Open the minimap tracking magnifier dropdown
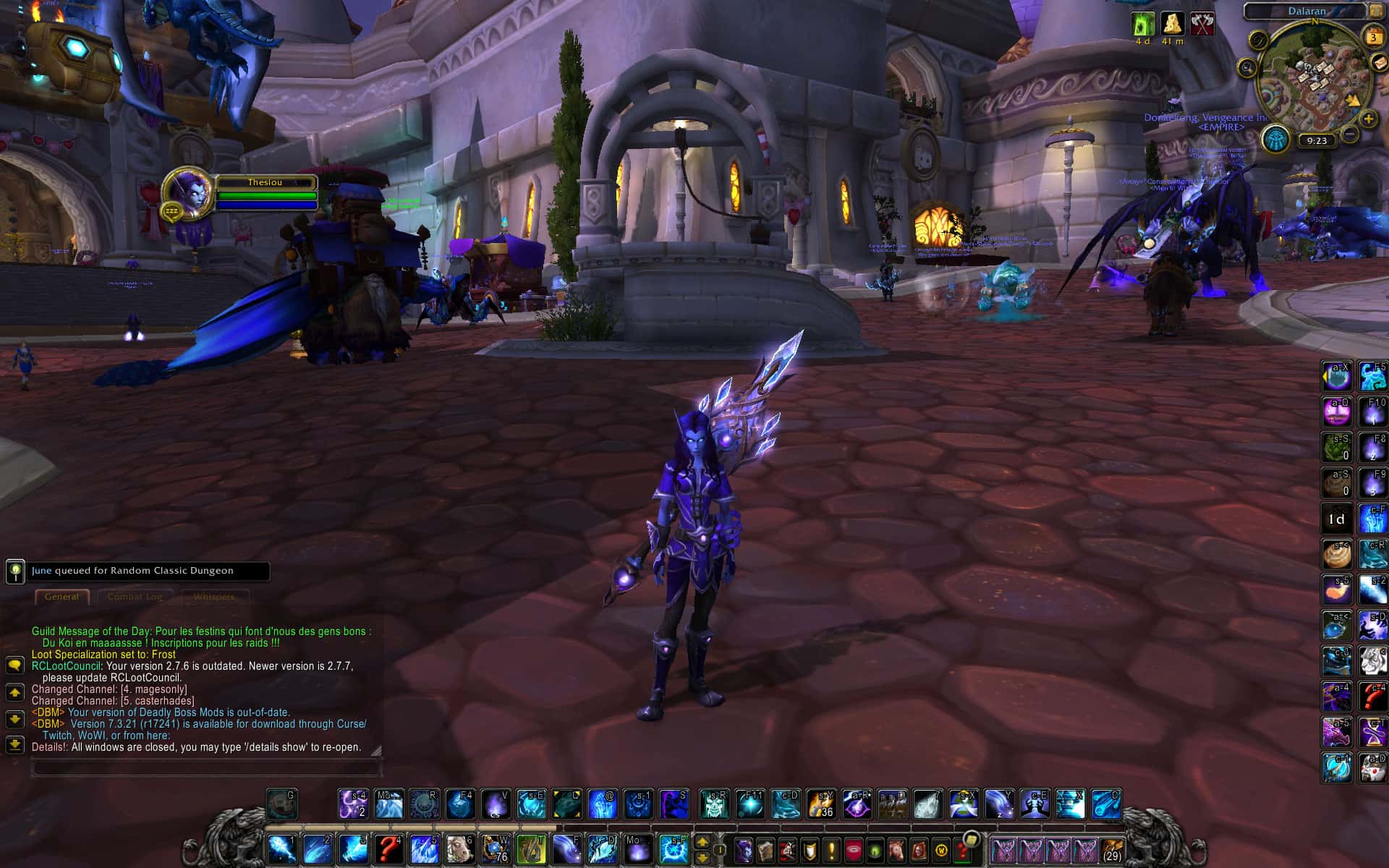Screen dimensions: 1389x868 pos(1247,68)
